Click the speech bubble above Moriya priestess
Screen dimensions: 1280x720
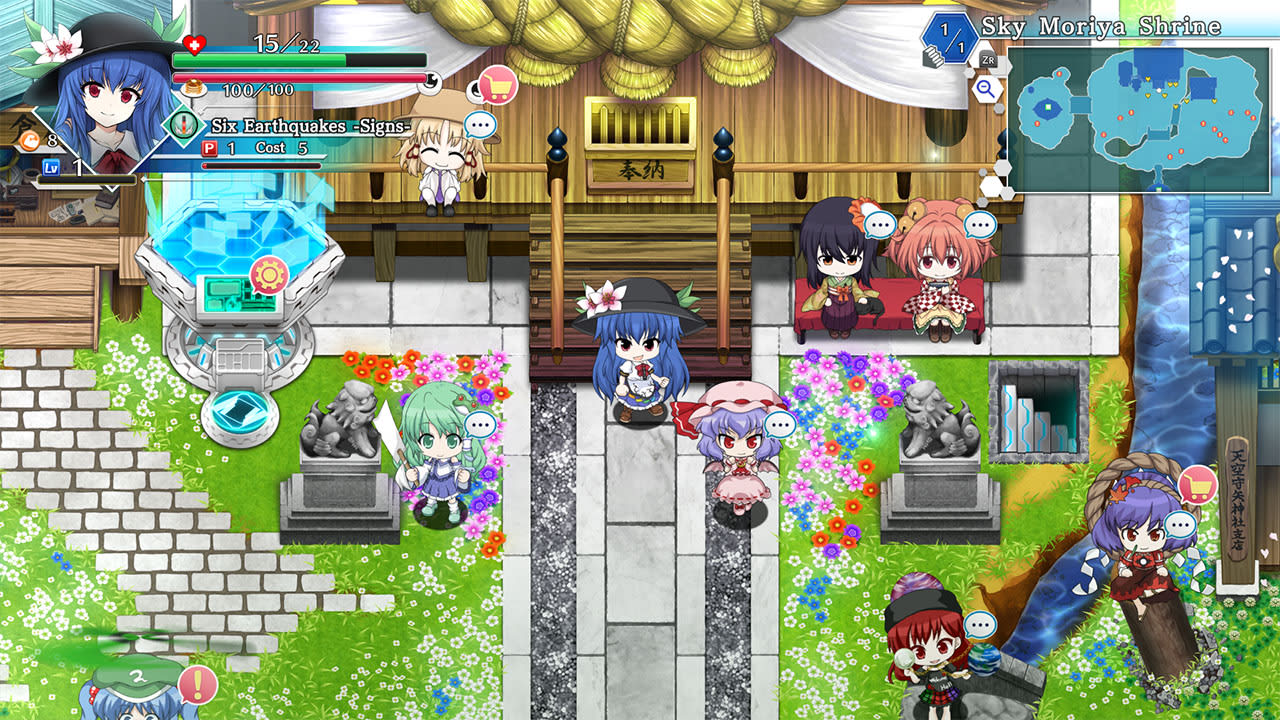(478, 125)
